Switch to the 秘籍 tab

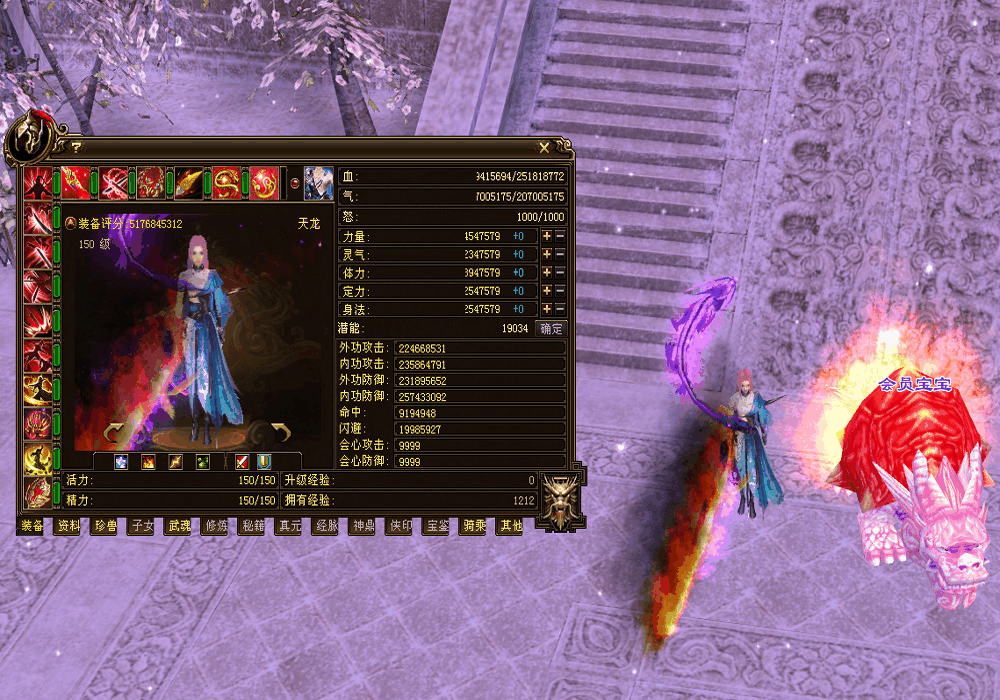[252, 526]
